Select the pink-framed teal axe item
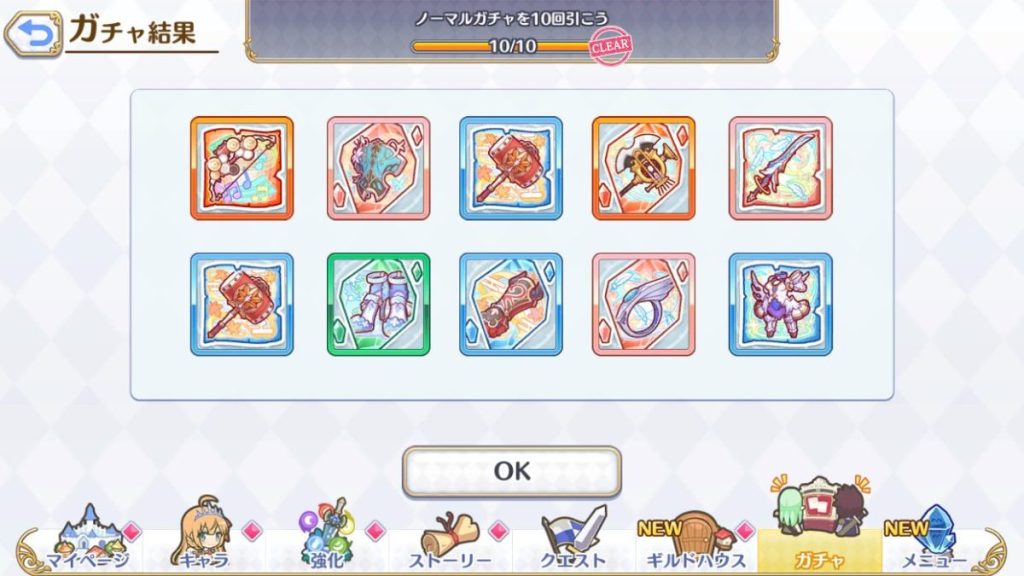This screenshot has height=576, width=1024. point(378,168)
